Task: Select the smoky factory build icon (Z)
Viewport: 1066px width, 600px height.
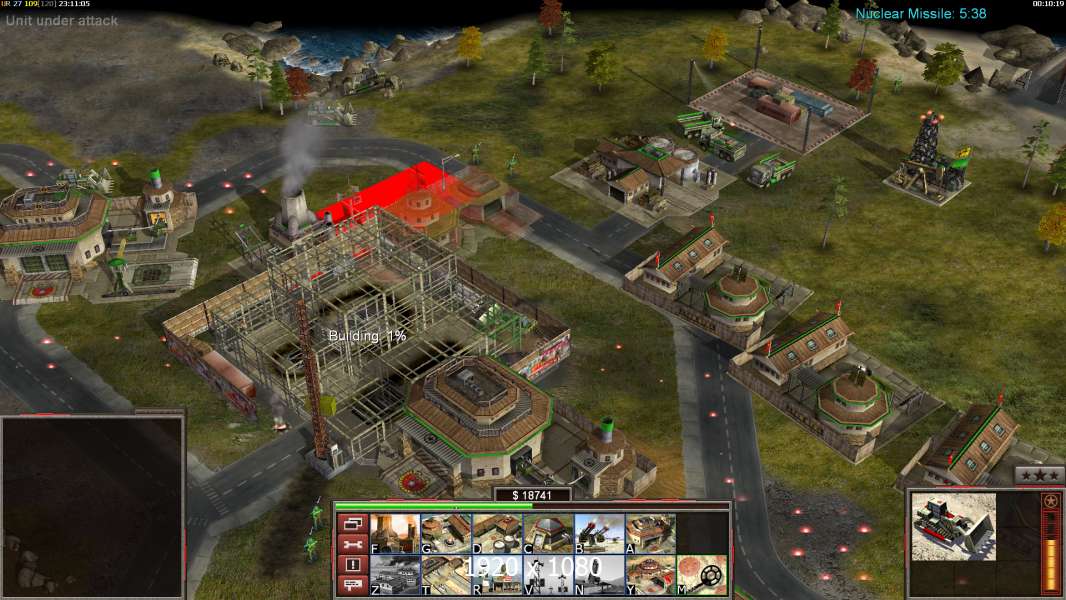Action: pyautogui.click(x=395, y=575)
